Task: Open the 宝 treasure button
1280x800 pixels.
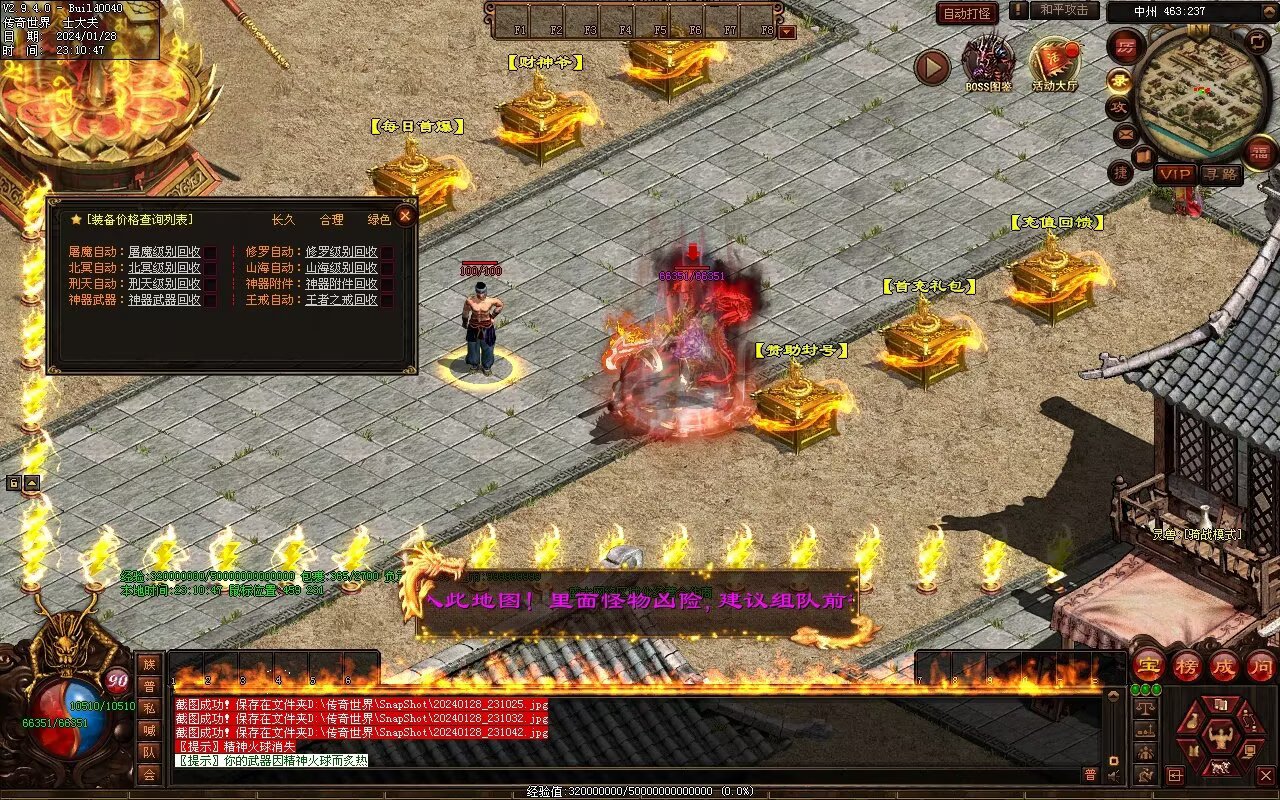Action: click(x=1149, y=665)
